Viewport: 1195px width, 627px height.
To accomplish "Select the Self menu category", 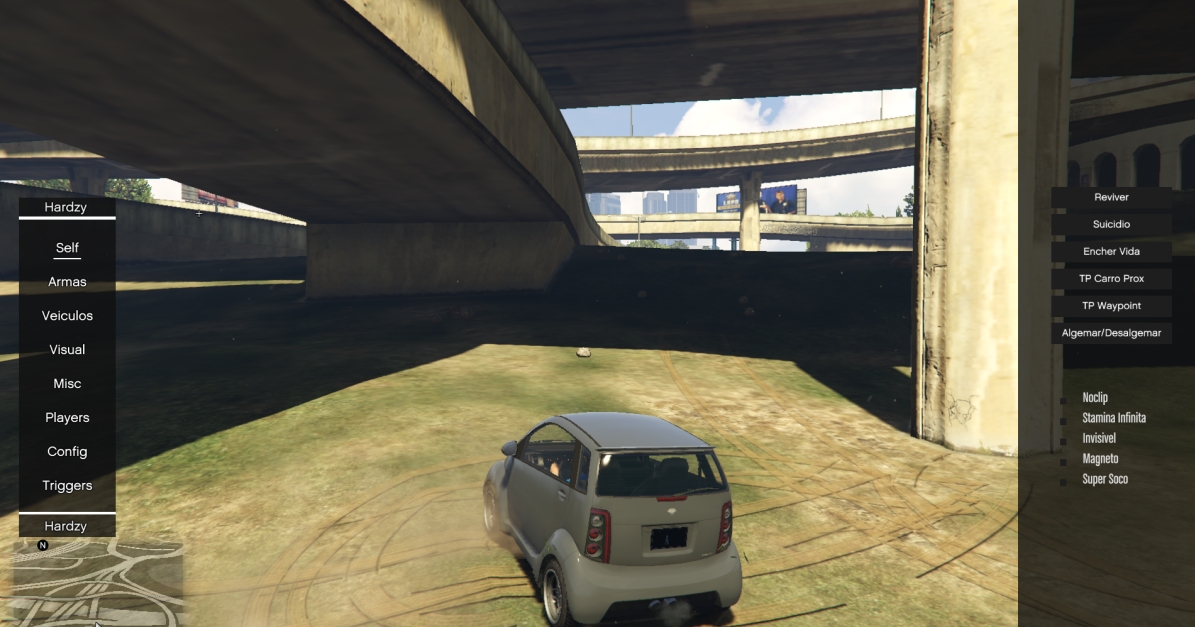I will [67, 248].
